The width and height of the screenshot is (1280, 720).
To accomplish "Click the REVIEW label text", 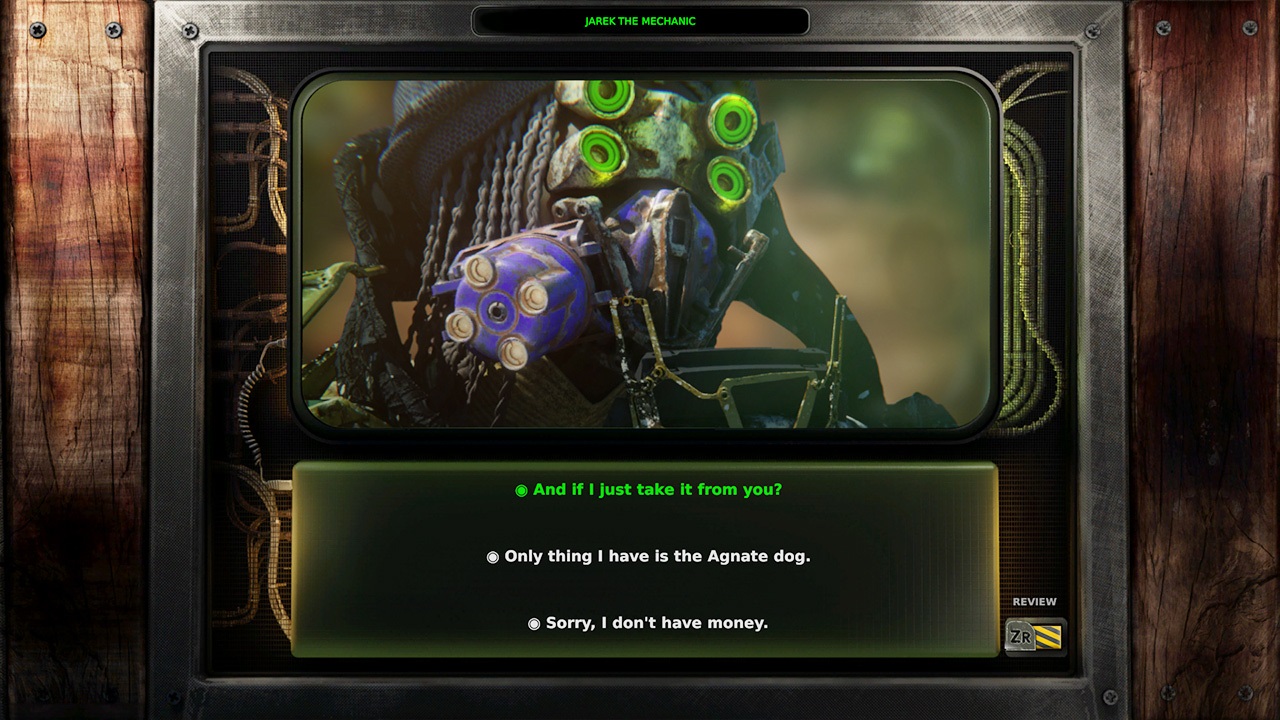I will (1035, 601).
